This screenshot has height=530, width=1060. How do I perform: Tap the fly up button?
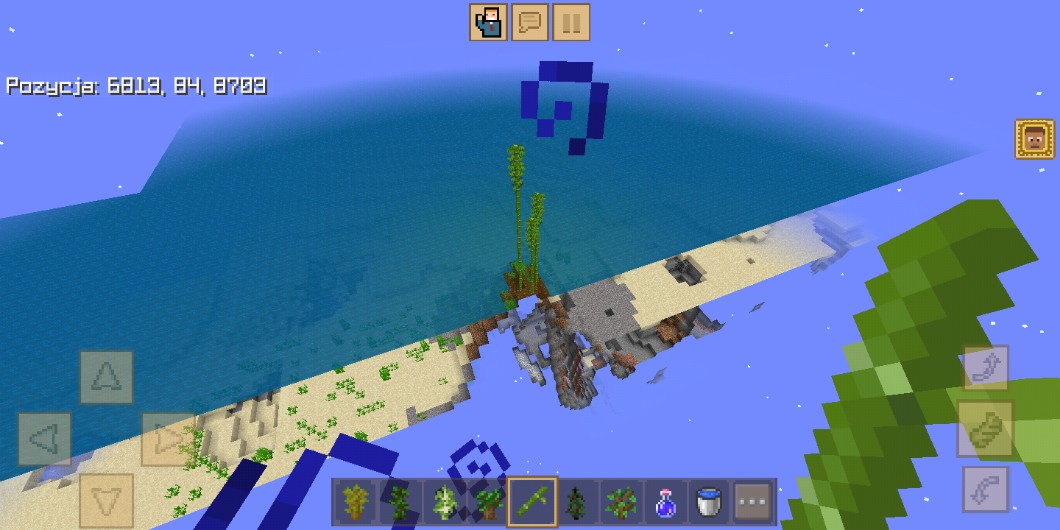[x=985, y=368]
